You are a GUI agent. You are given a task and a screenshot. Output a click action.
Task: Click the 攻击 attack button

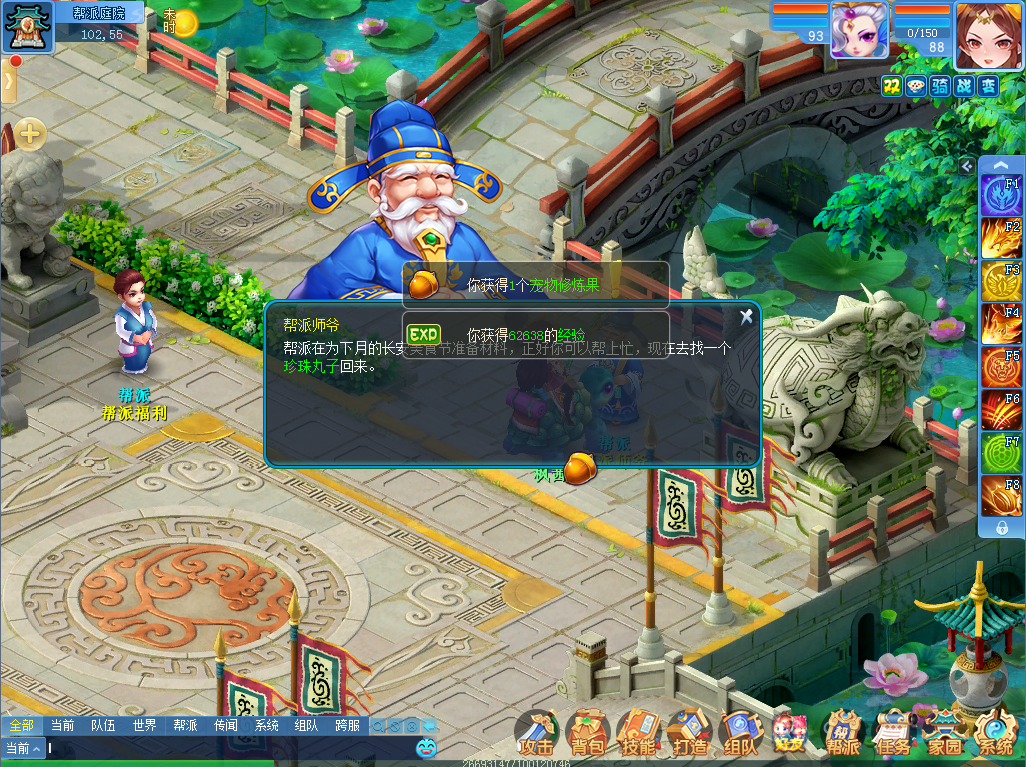click(537, 735)
